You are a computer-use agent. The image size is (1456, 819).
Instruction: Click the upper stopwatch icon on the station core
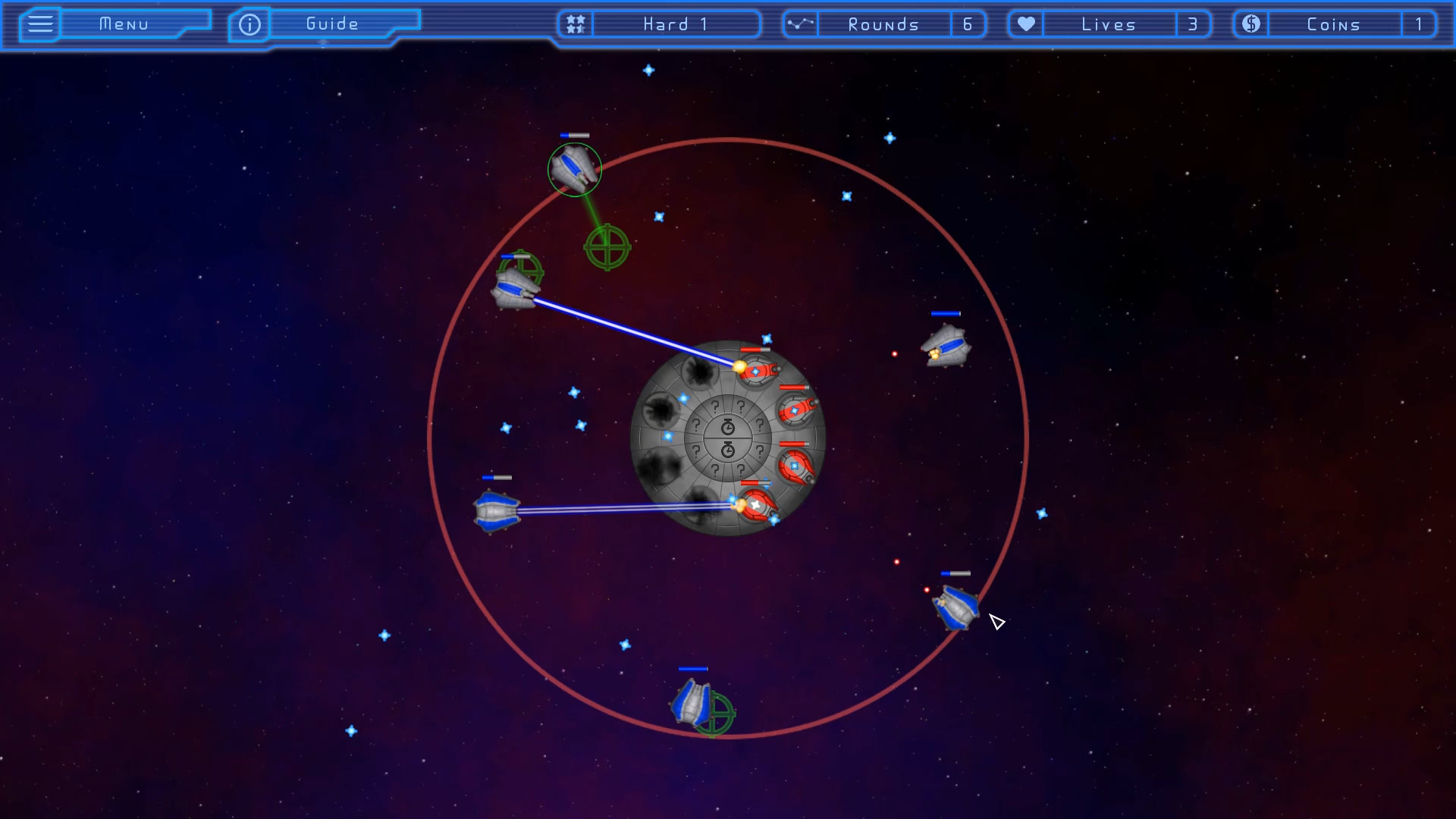coord(727,426)
